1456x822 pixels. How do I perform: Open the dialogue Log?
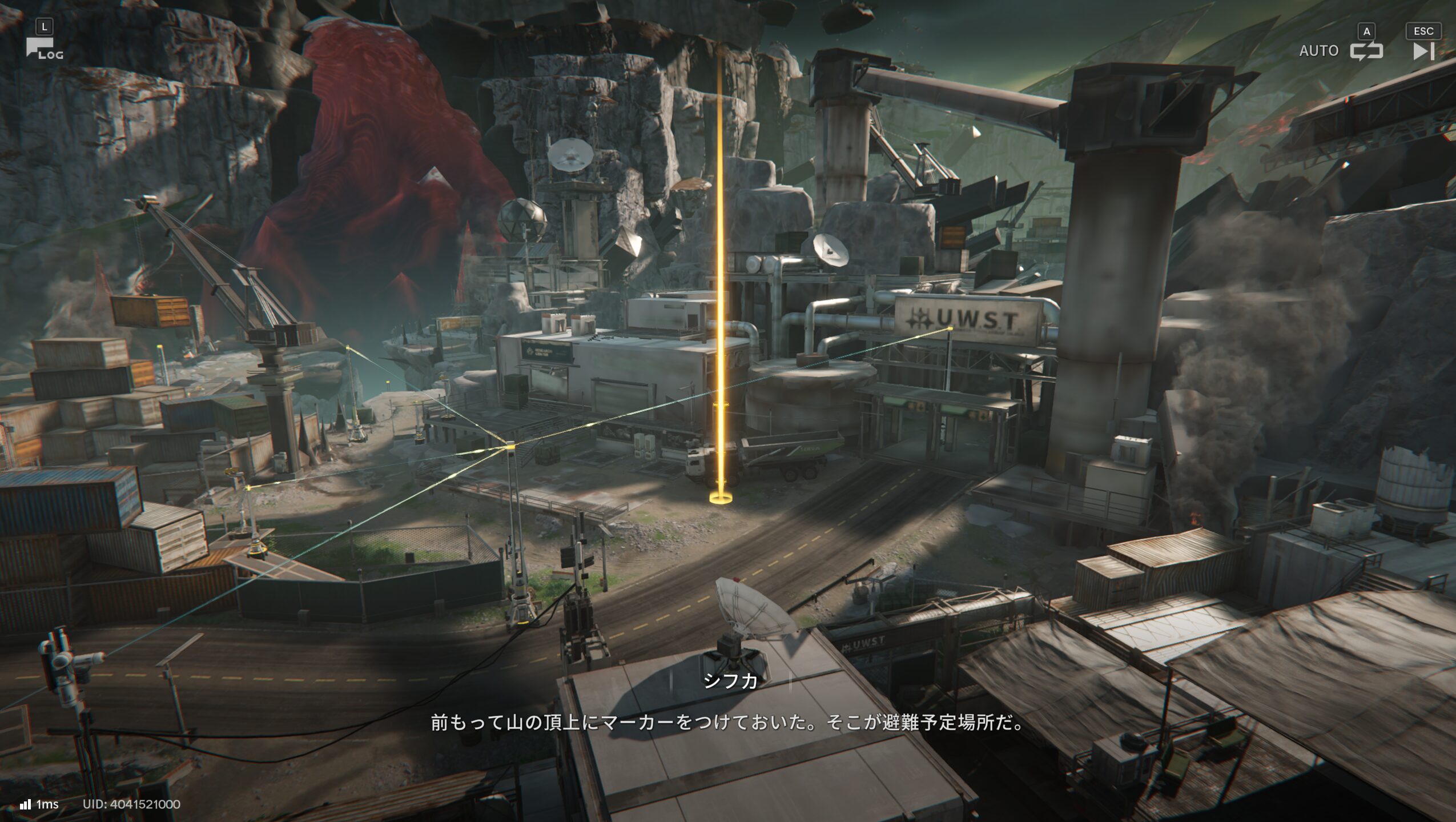(43, 49)
